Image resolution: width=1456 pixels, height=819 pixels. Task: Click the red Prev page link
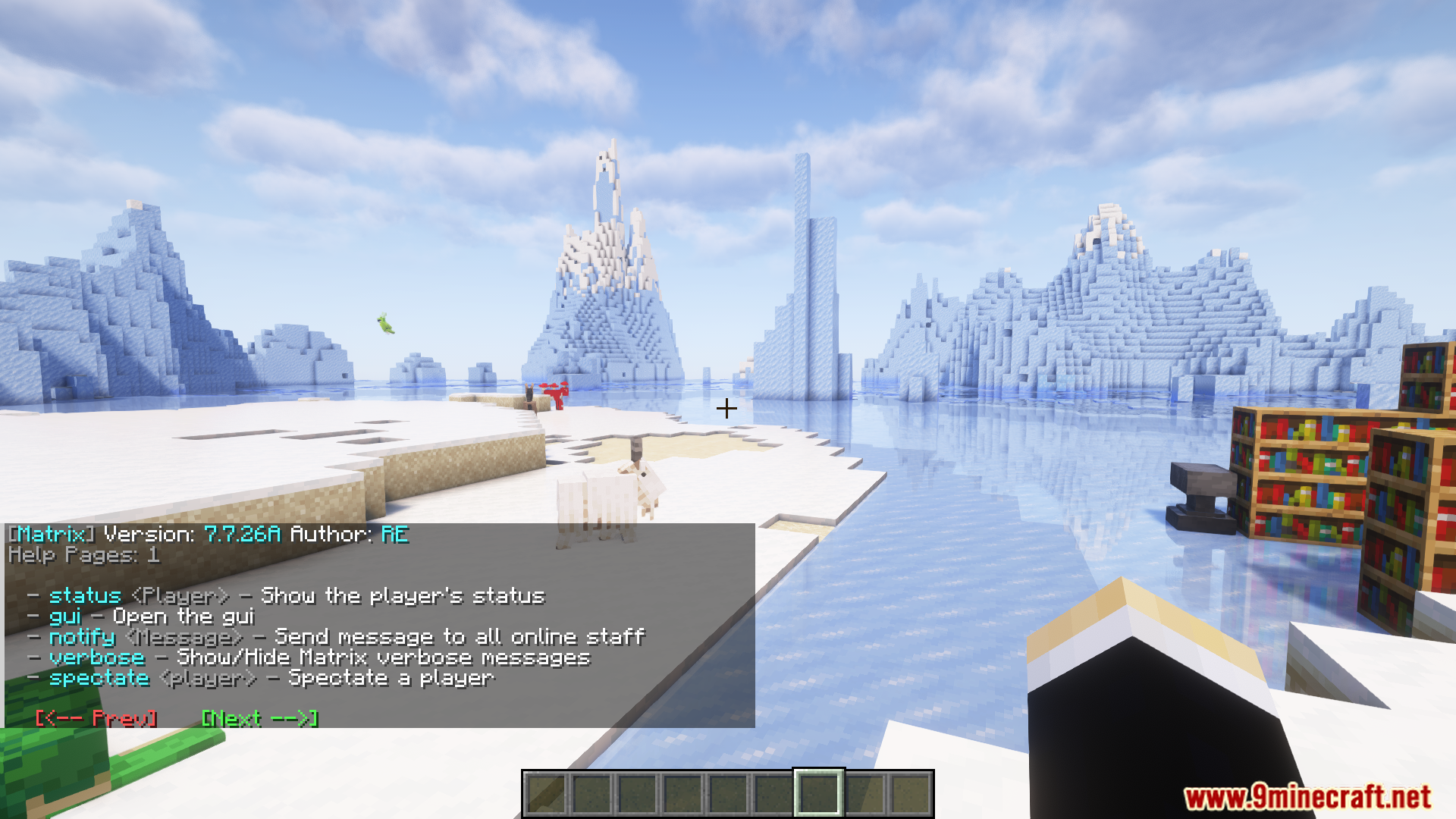pyautogui.click(x=96, y=717)
